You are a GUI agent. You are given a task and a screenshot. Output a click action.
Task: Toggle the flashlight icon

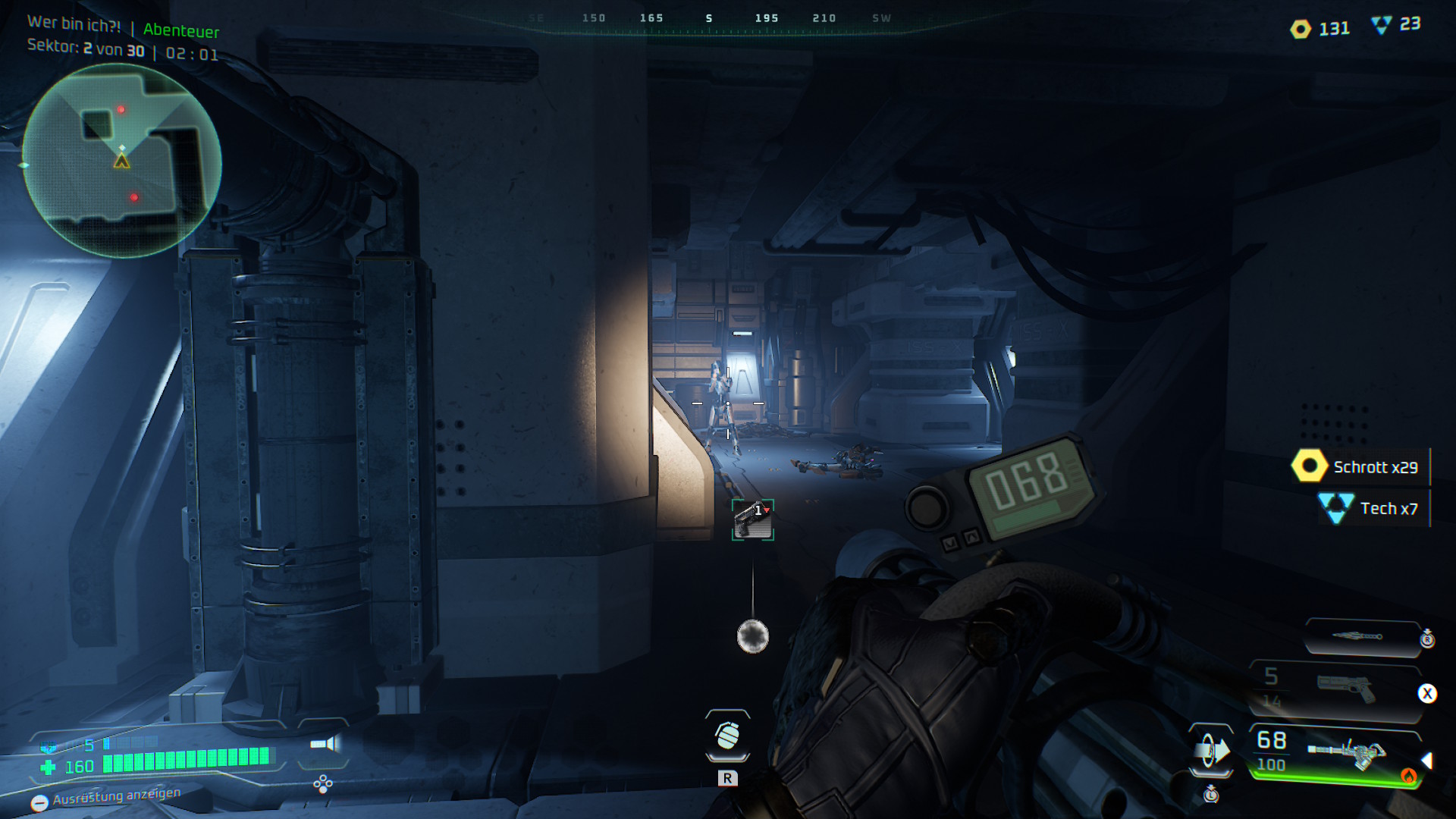325,744
